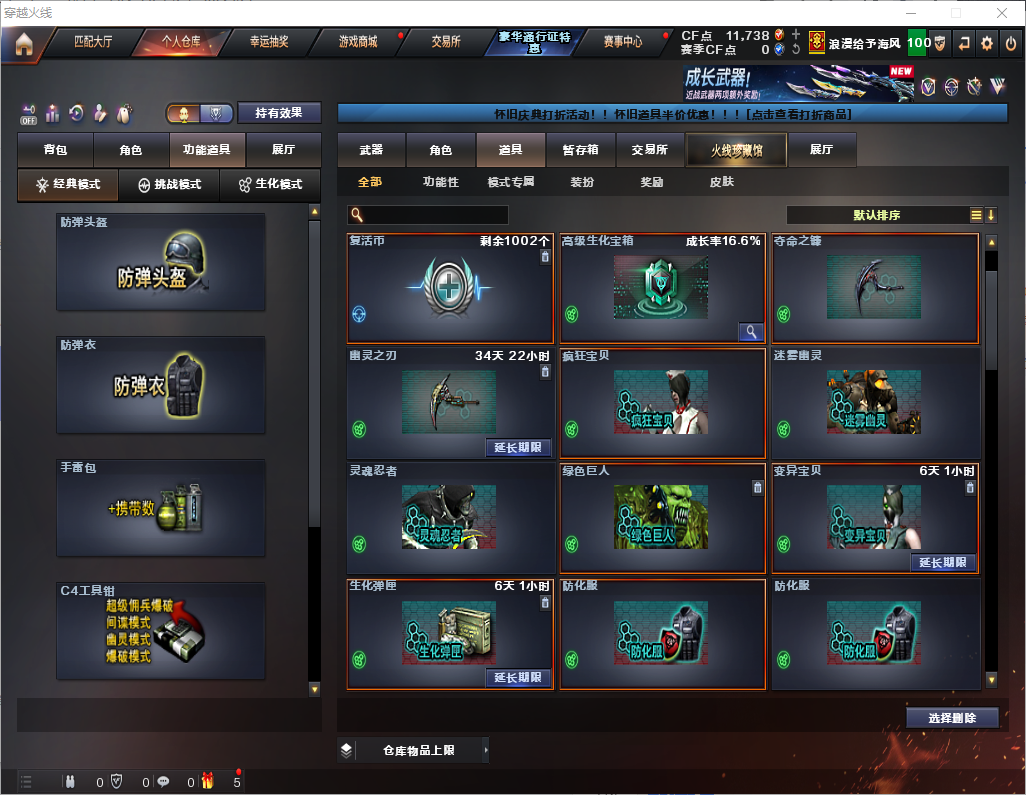1026x795 pixels.
Task: Choose the 绿色巨人 green giant item
Action: click(662, 518)
